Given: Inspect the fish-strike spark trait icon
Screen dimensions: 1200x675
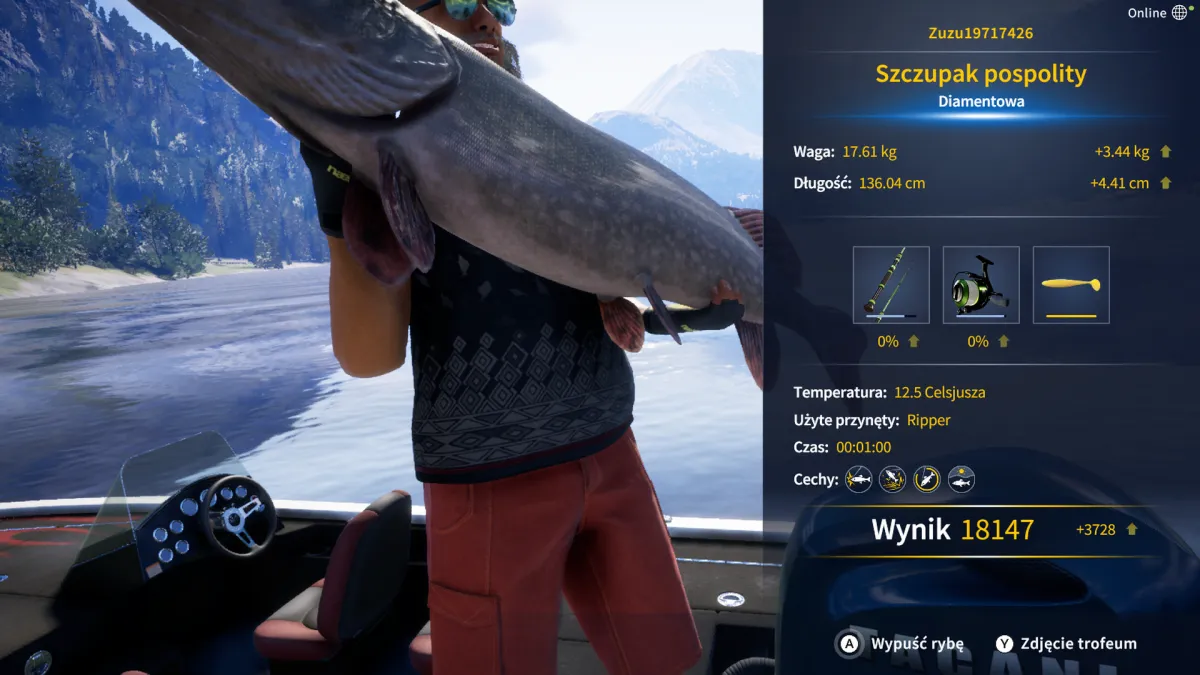Looking at the screenshot, I should (x=858, y=479).
